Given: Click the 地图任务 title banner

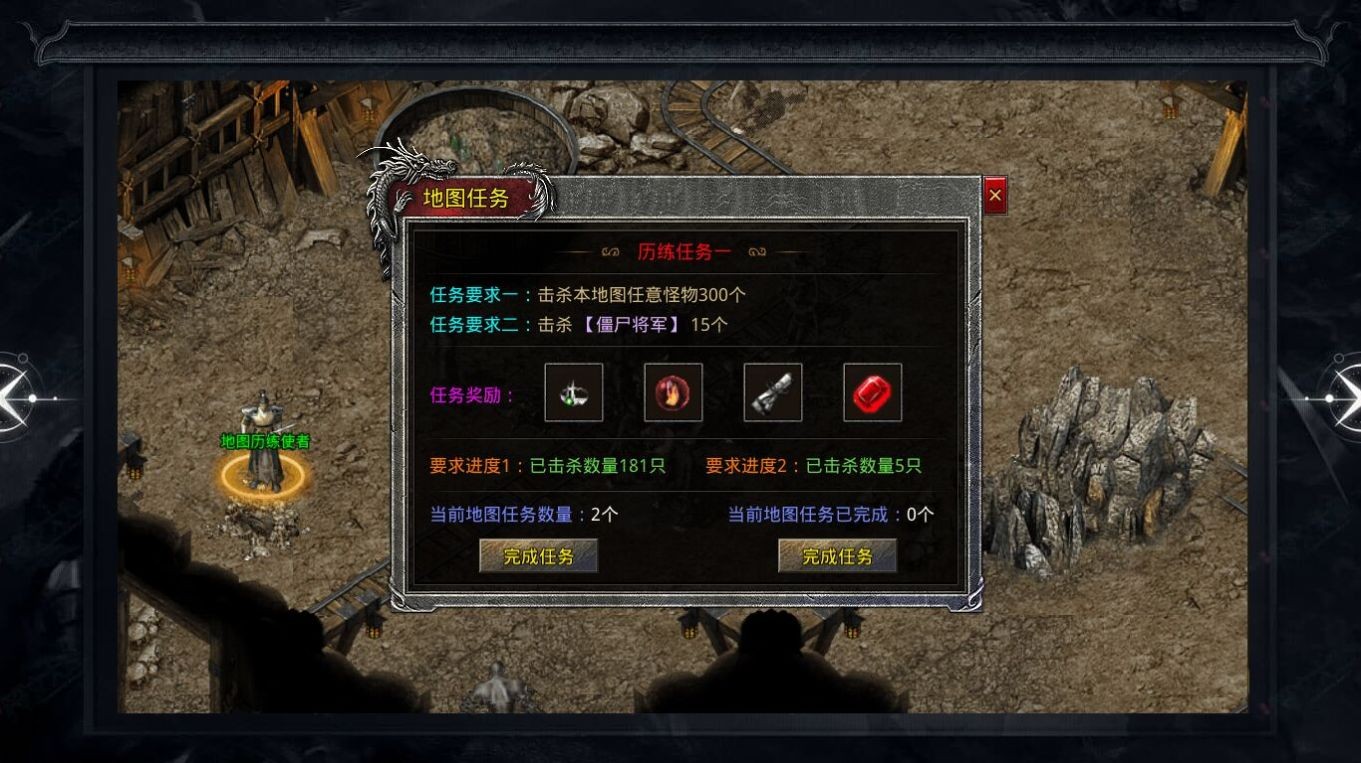Looking at the screenshot, I should [x=466, y=199].
